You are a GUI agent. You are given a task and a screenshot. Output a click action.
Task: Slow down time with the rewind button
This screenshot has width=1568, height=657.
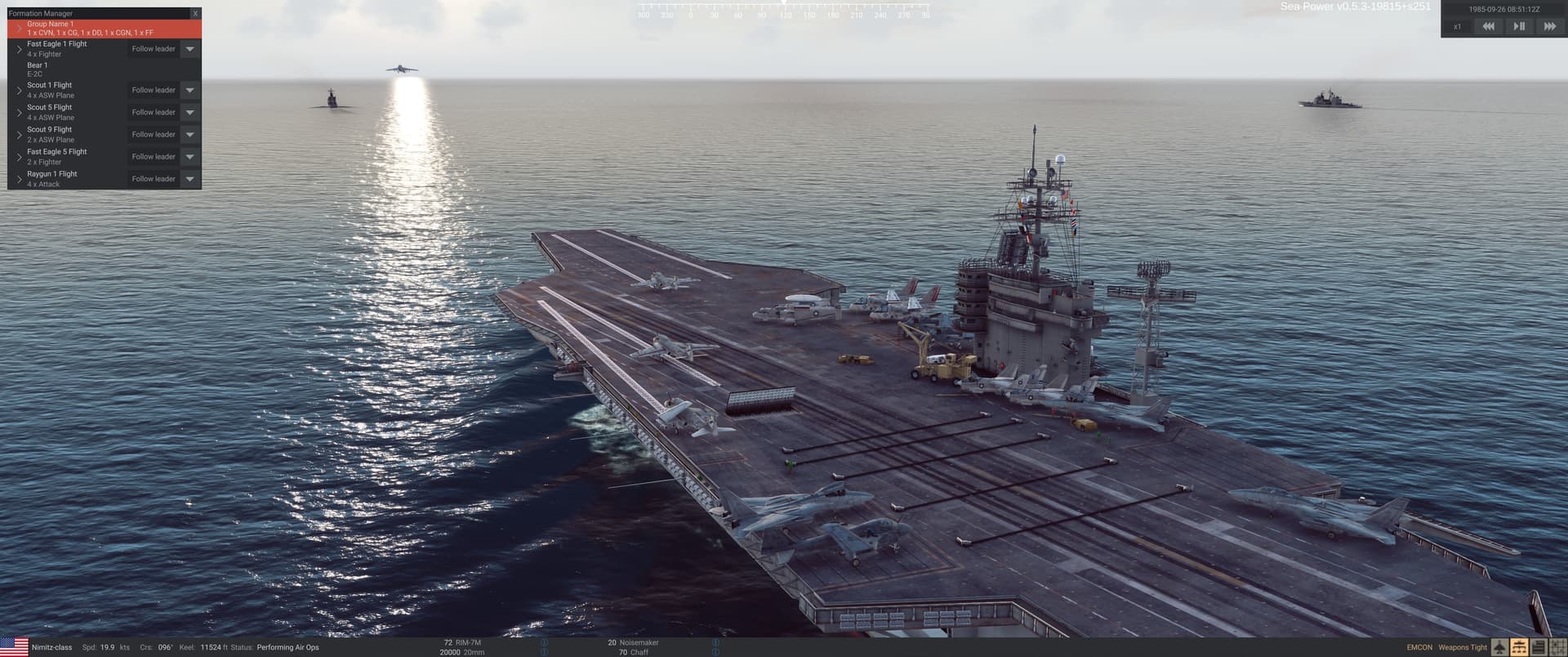coord(1488,27)
